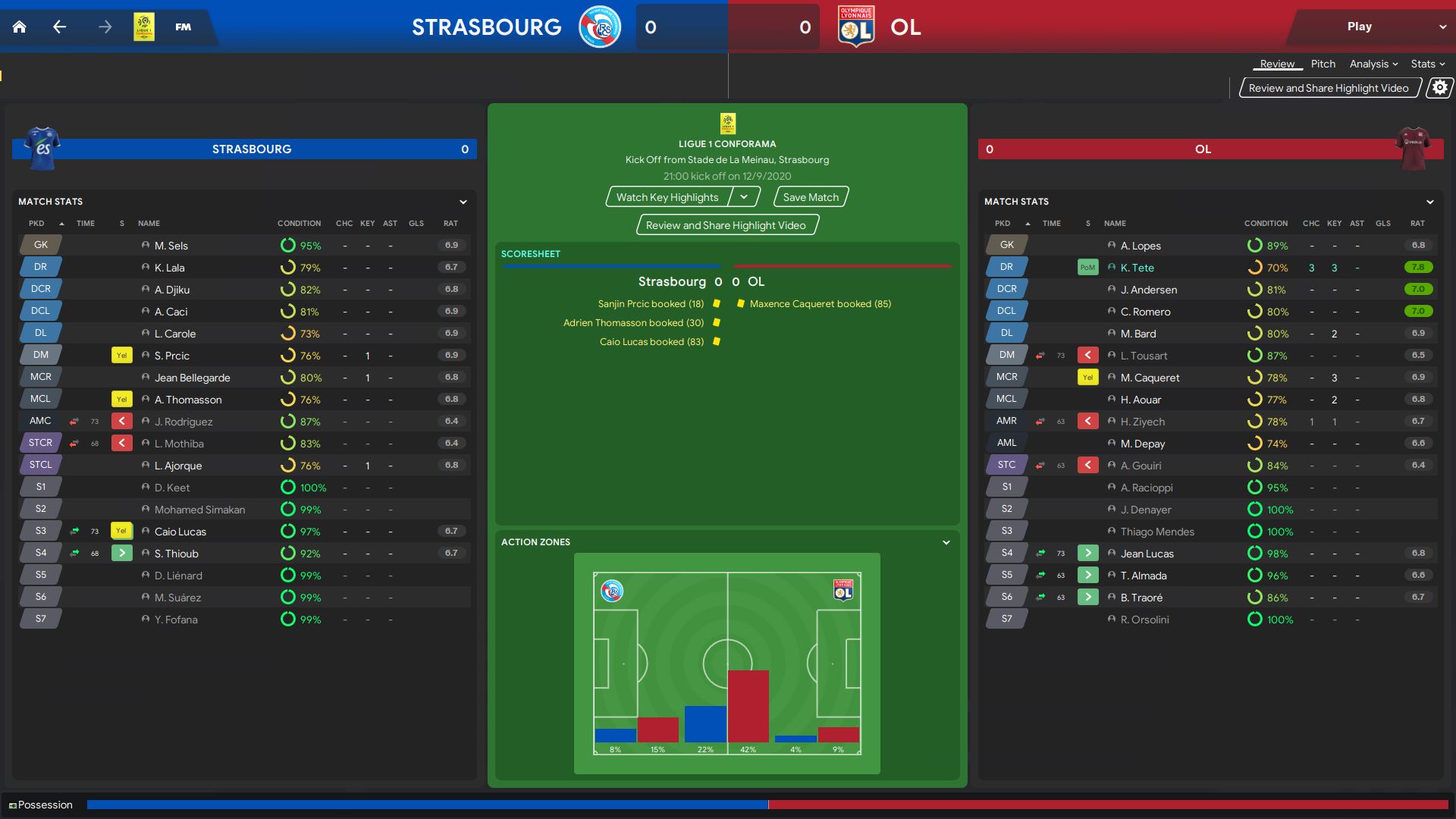Open Strasbourg Match Stats panel dropdown
The image size is (1456, 819).
pyautogui.click(x=463, y=202)
